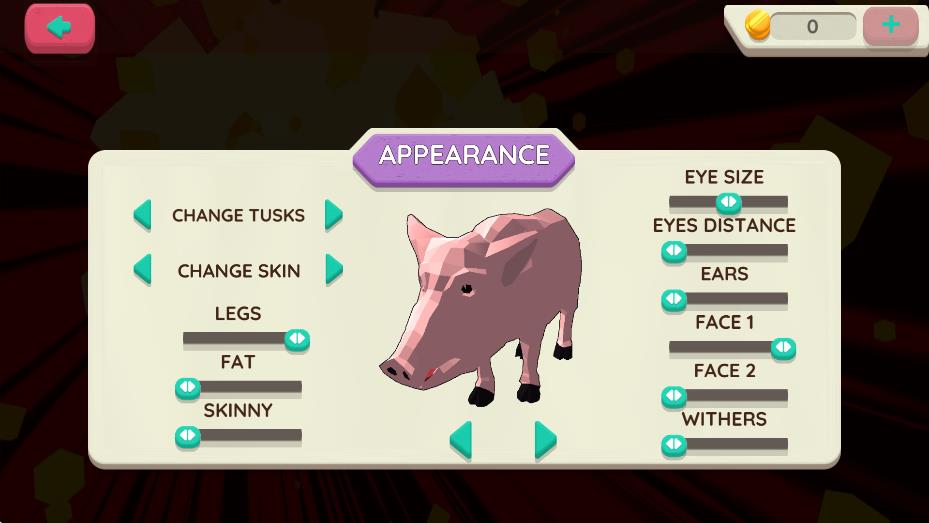The height and width of the screenshot is (523, 929).
Task: Select next skin with right arrow
Action: click(x=334, y=270)
